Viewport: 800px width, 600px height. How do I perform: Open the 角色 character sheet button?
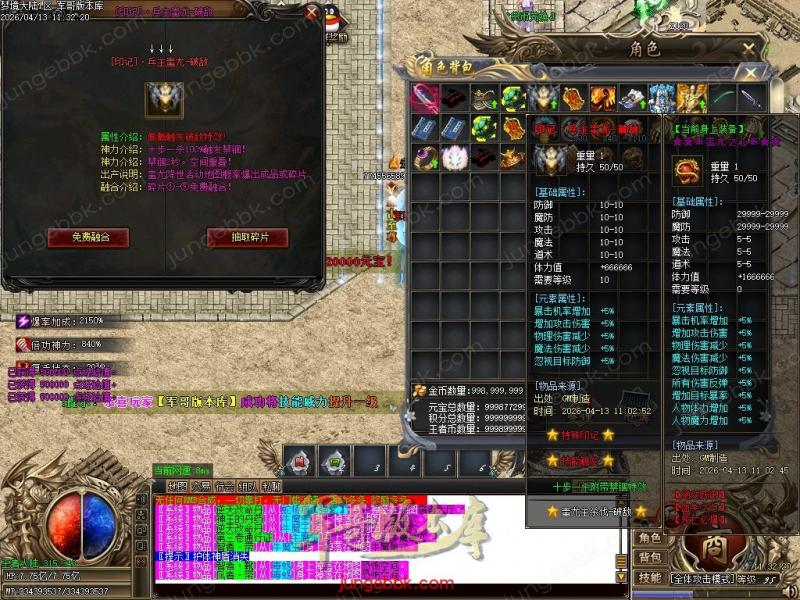pos(650,538)
